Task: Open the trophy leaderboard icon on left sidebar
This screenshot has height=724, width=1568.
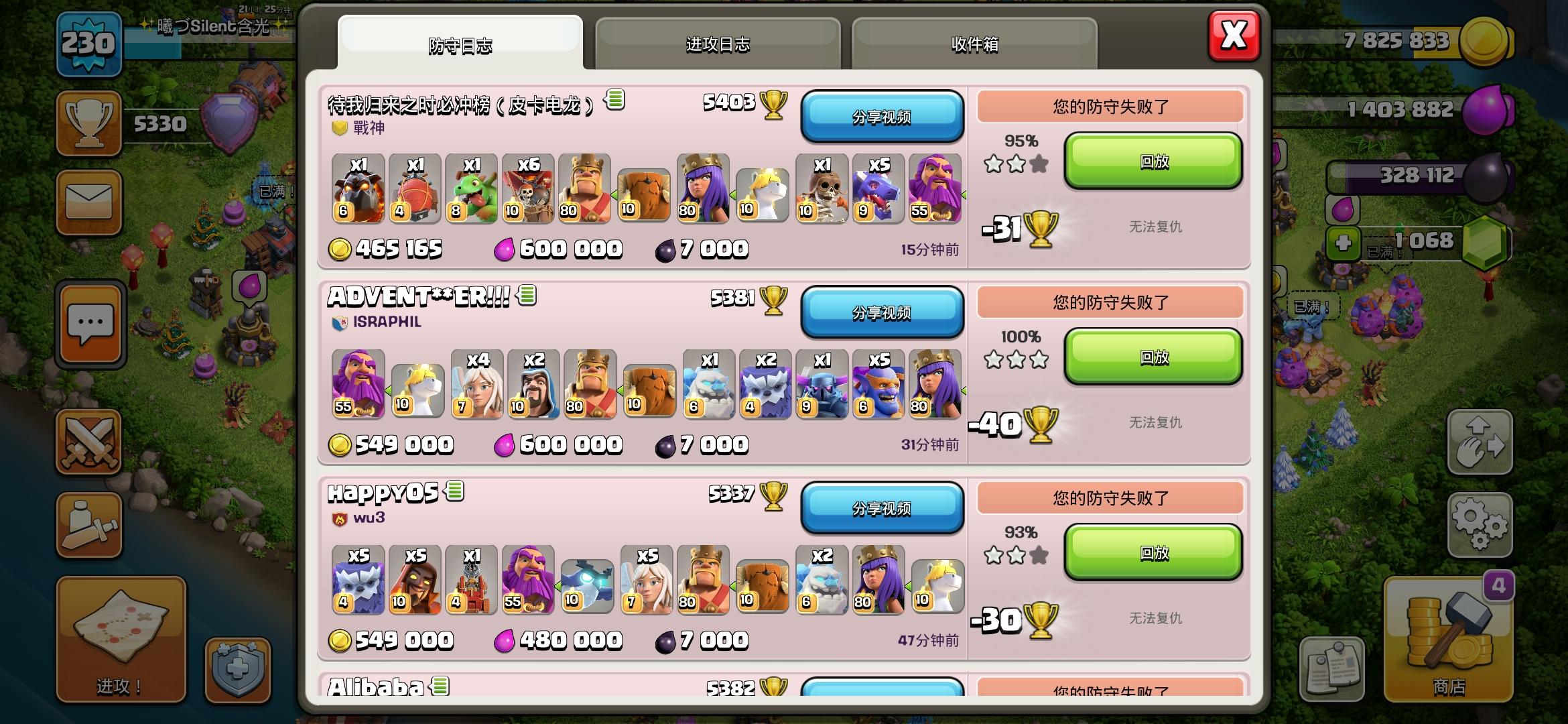Action: pyautogui.click(x=90, y=124)
